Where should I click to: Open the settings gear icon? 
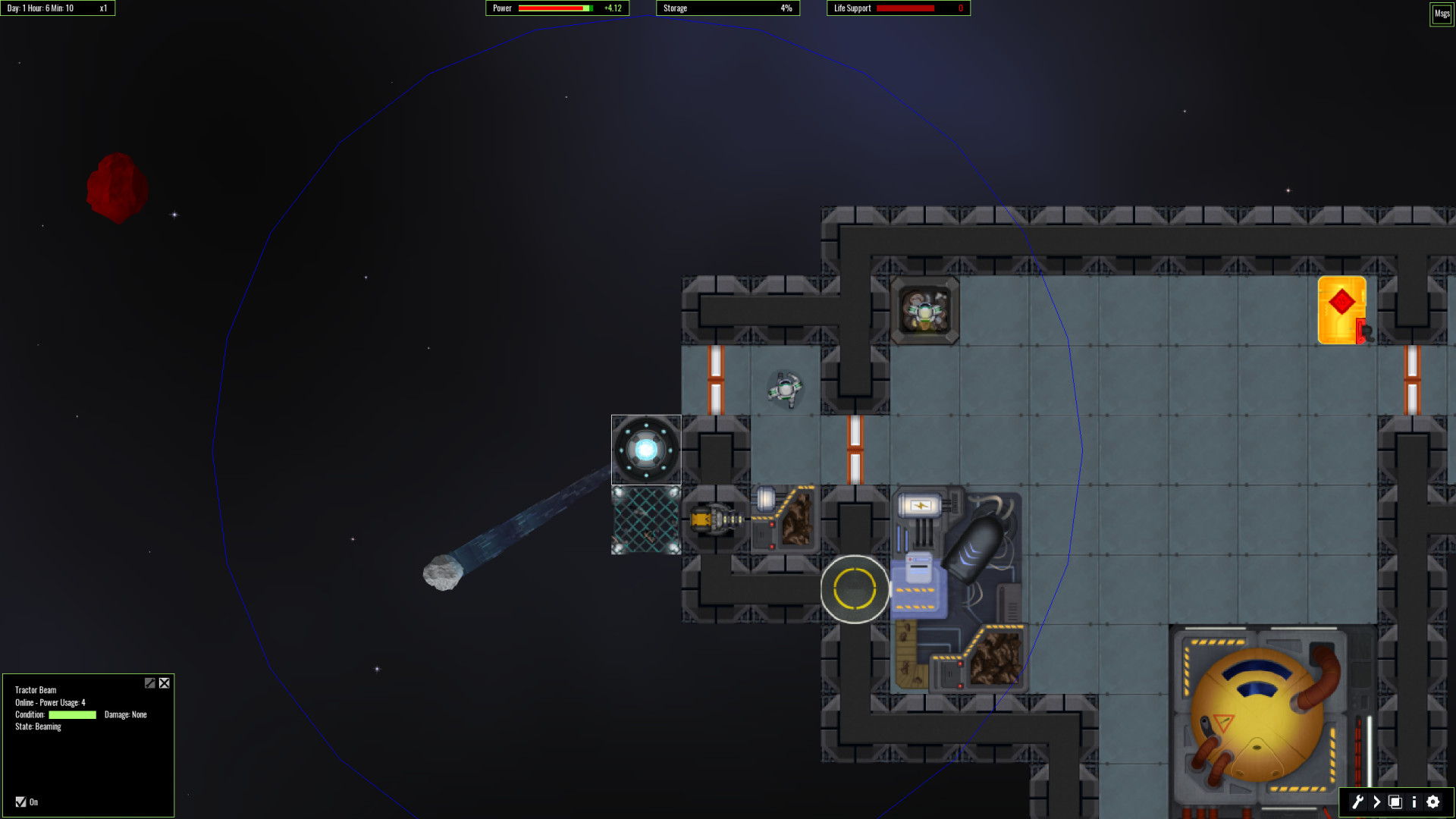point(1432,802)
